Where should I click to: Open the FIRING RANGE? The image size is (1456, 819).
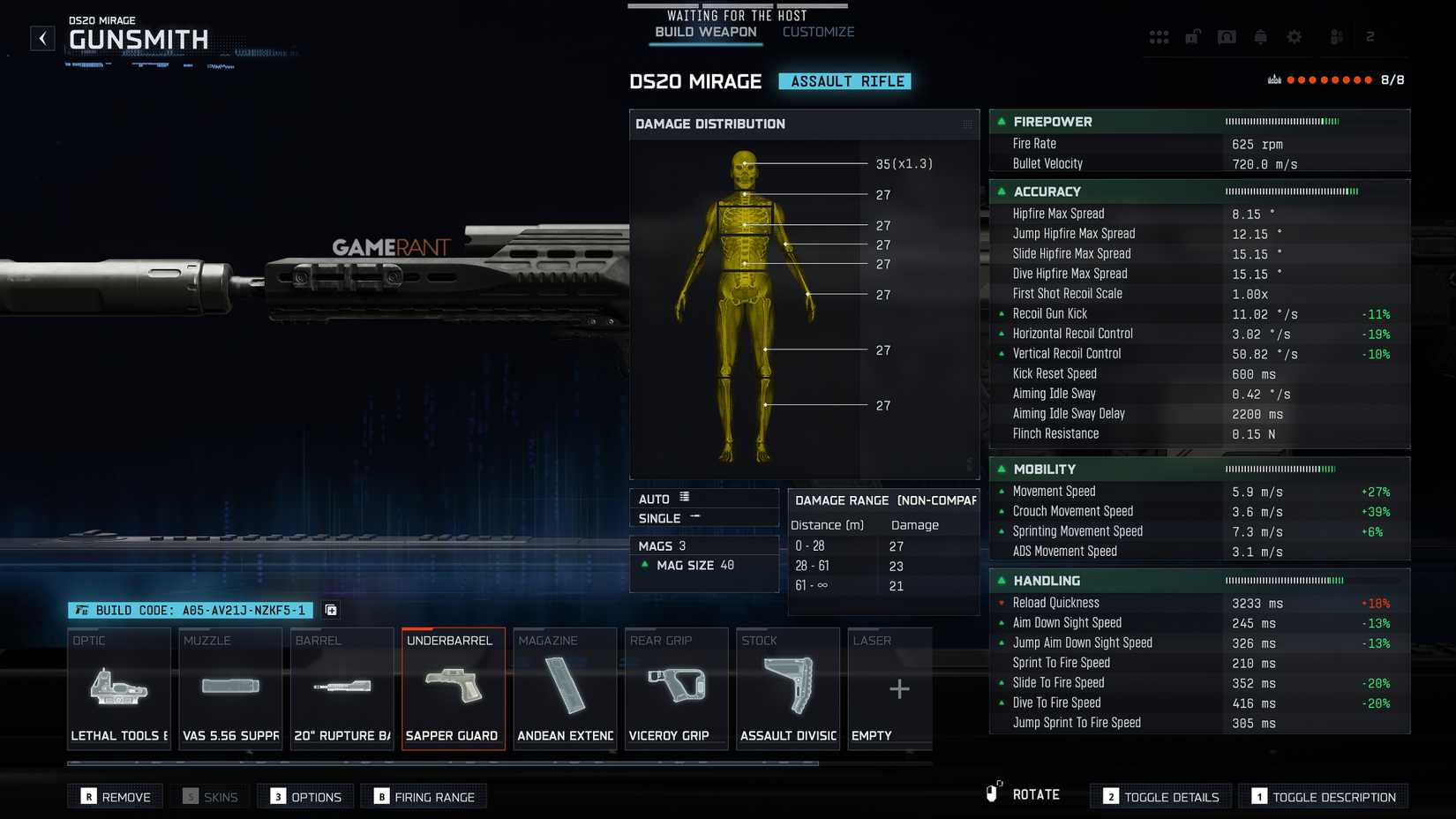tap(424, 796)
